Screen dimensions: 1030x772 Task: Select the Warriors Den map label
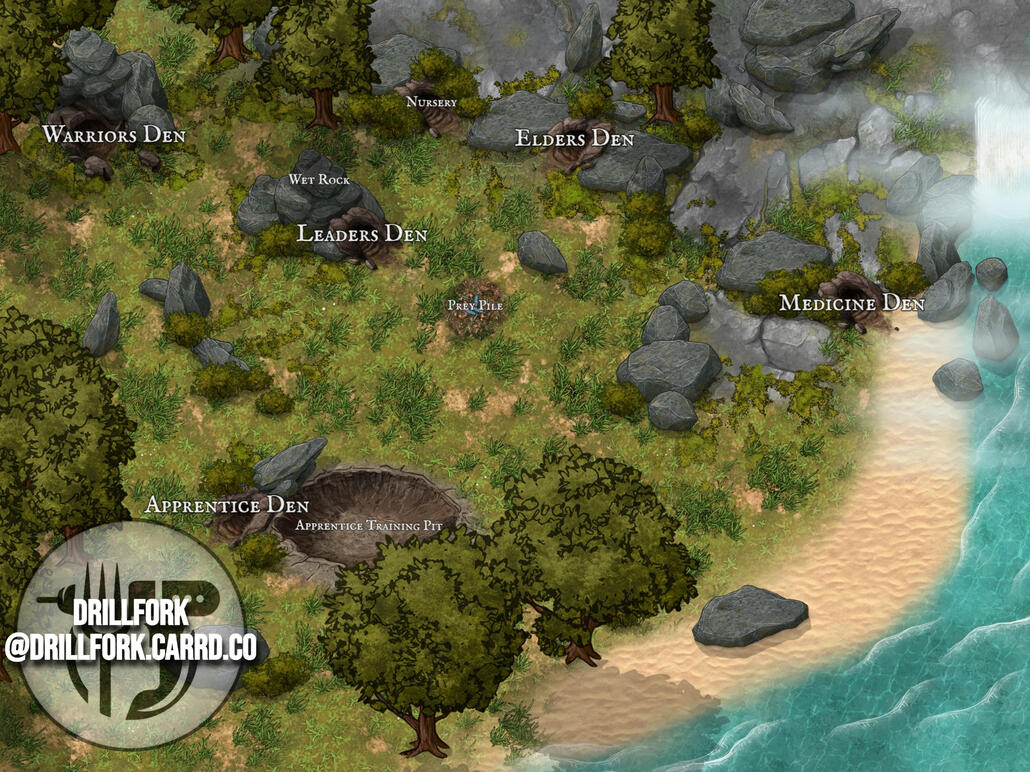tap(113, 135)
